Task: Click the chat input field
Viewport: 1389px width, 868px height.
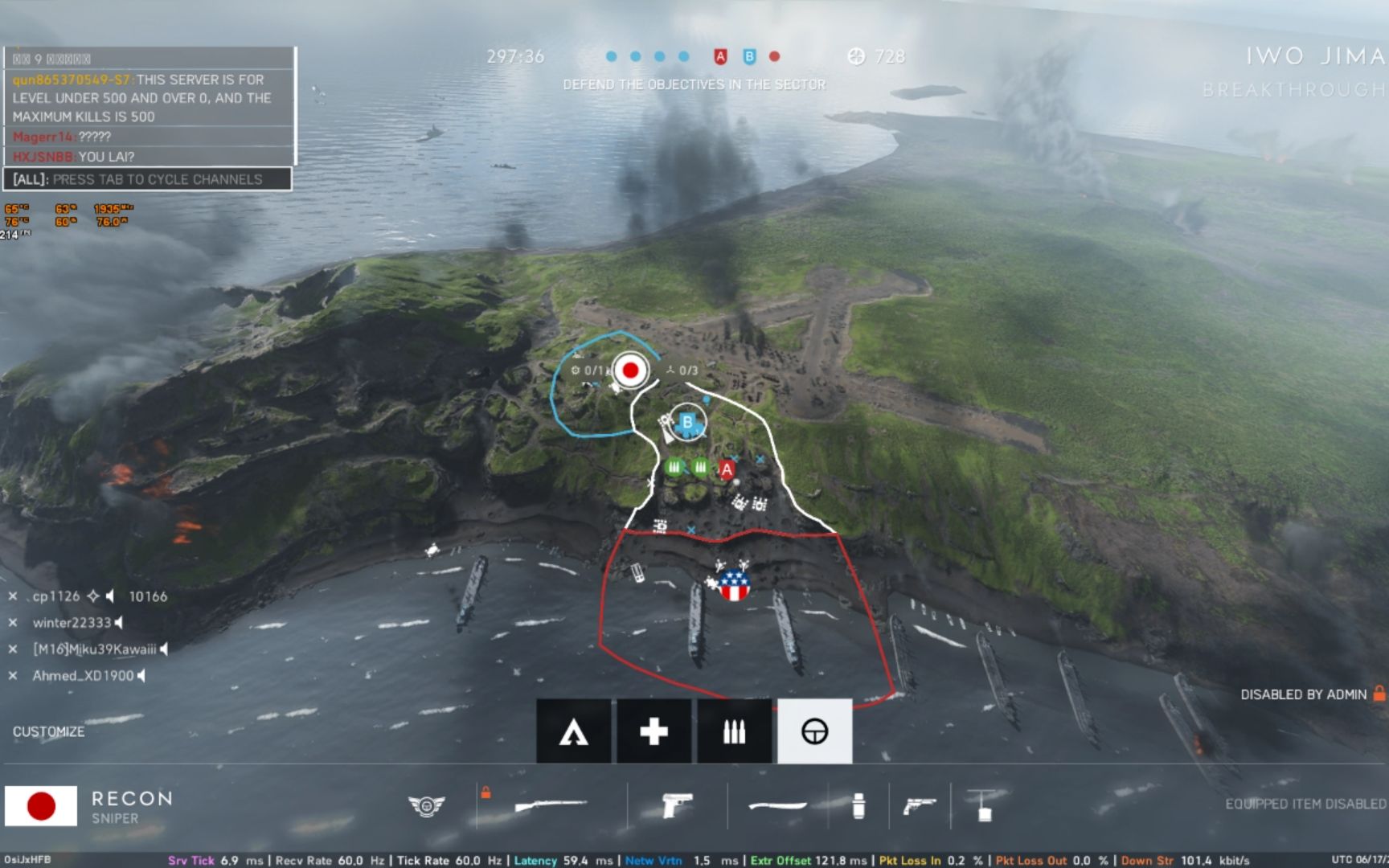Action: tap(148, 179)
